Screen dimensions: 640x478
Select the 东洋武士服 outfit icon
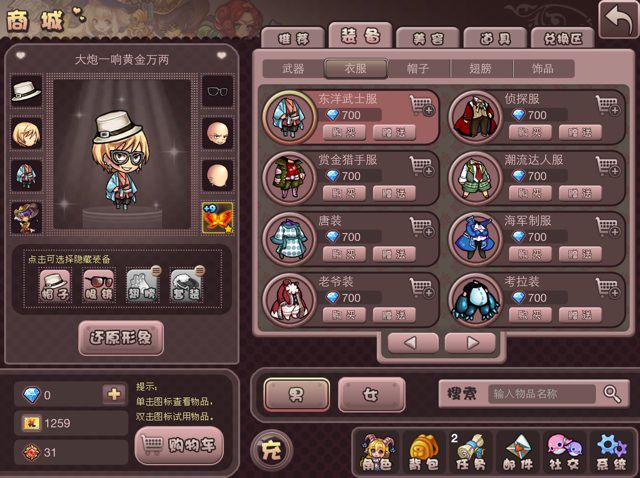point(284,117)
